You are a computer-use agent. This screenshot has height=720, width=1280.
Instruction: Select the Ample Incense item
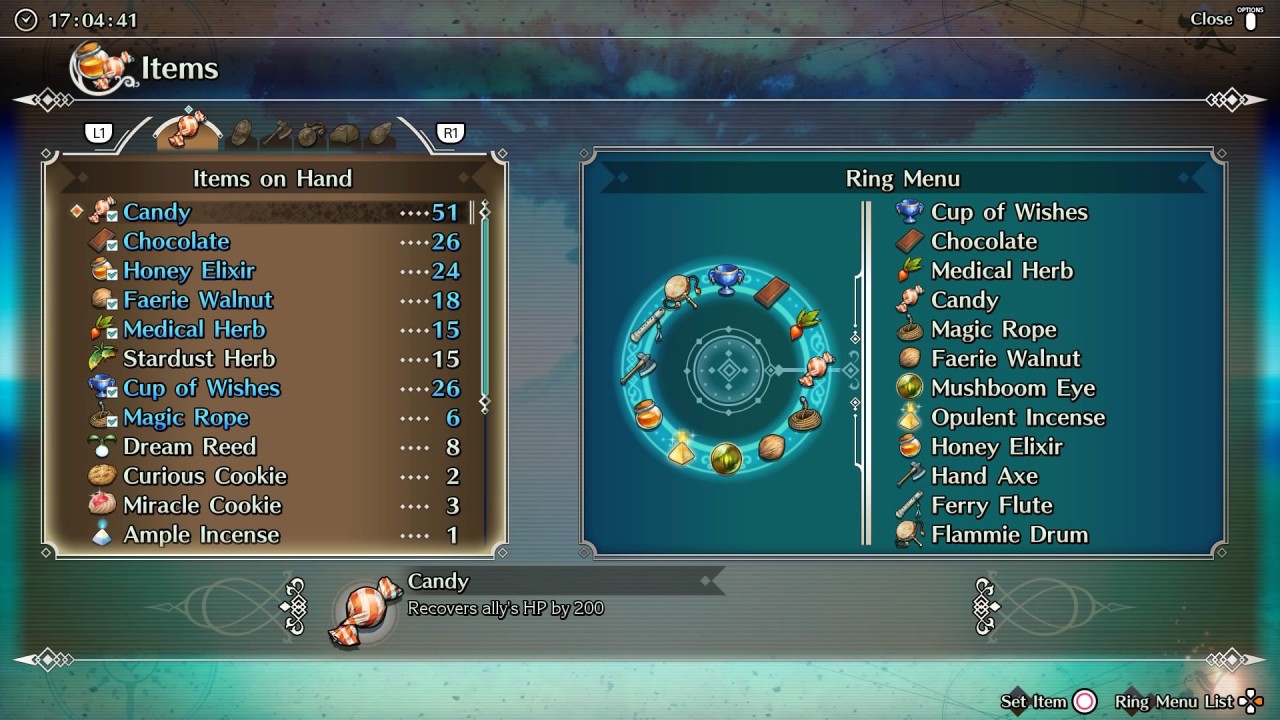coord(200,535)
